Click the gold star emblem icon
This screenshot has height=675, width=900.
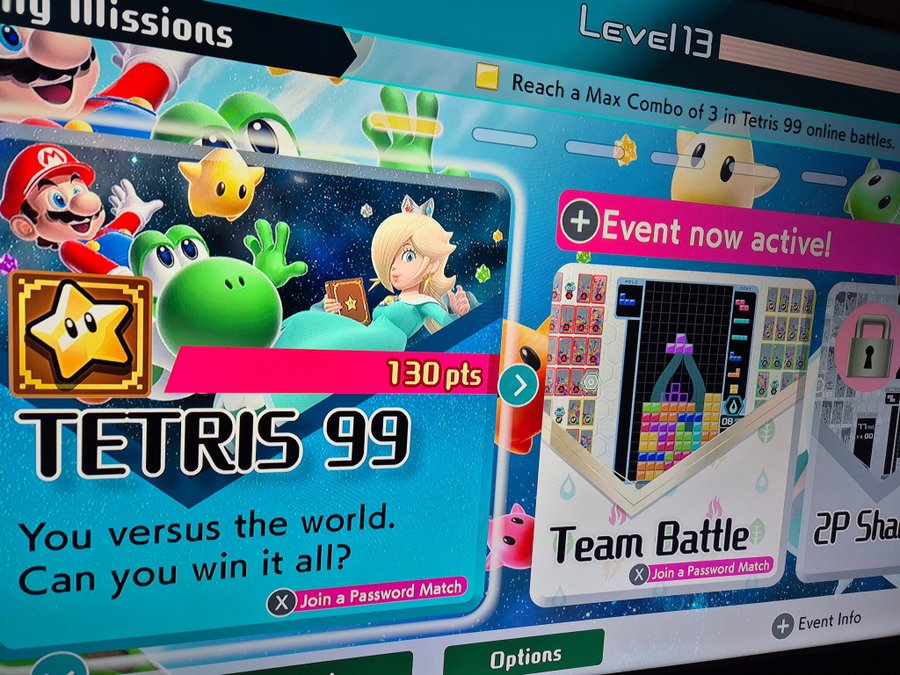(80, 335)
